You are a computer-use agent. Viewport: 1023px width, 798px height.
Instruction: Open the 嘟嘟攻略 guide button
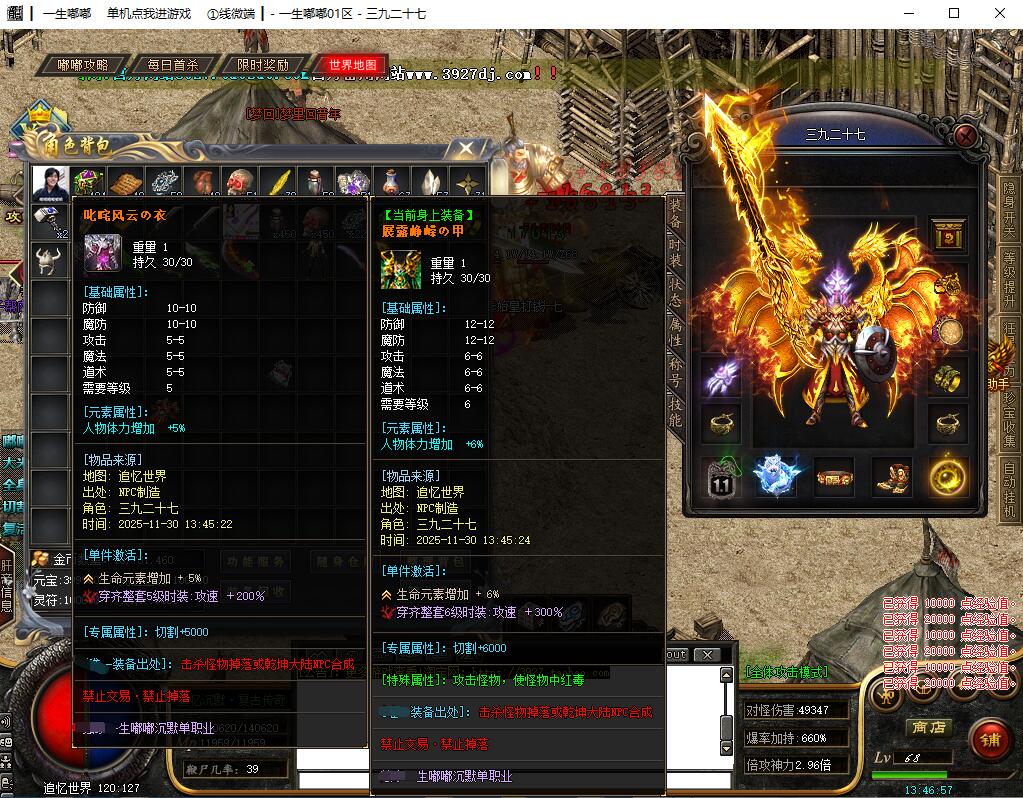[x=83, y=65]
